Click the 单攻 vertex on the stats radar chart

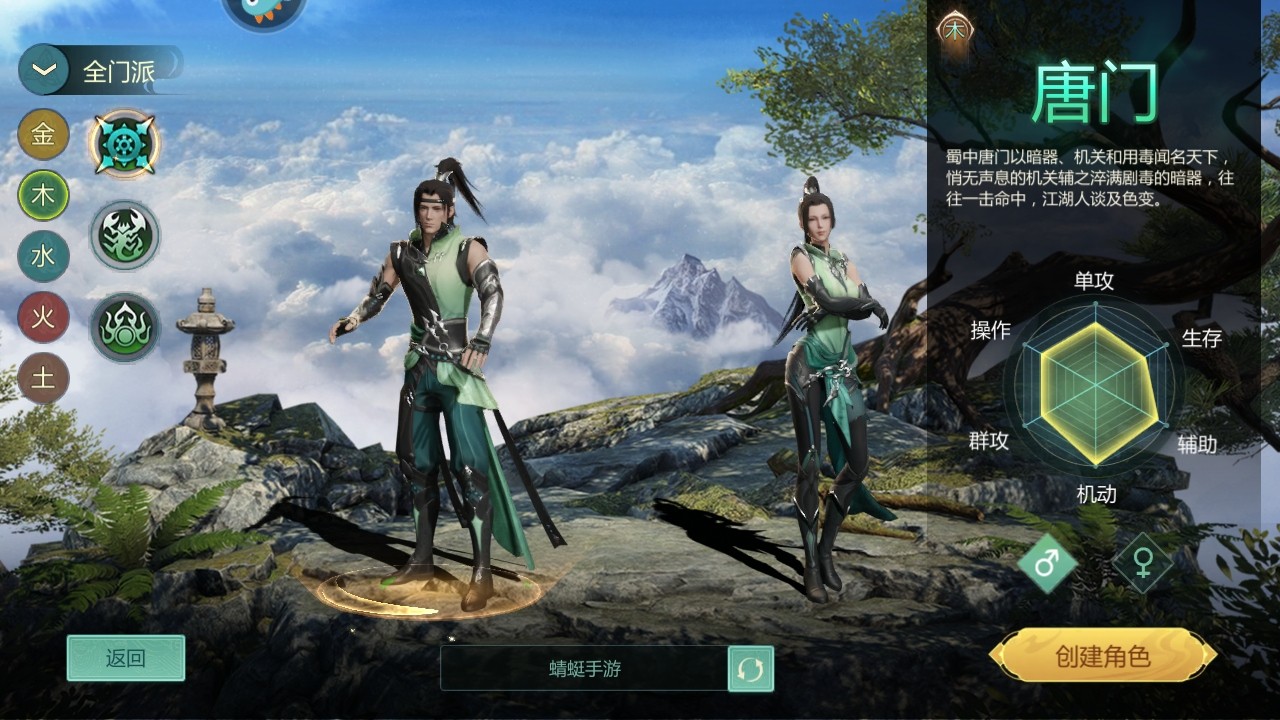[x=1093, y=281]
